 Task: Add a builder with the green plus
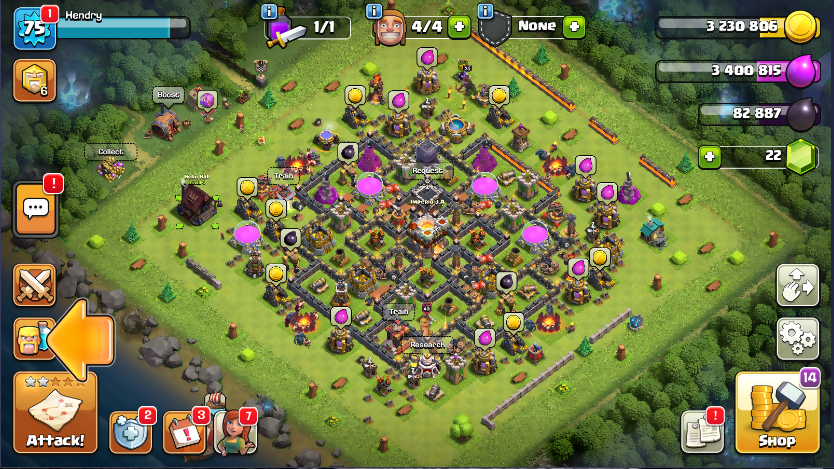(x=459, y=26)
